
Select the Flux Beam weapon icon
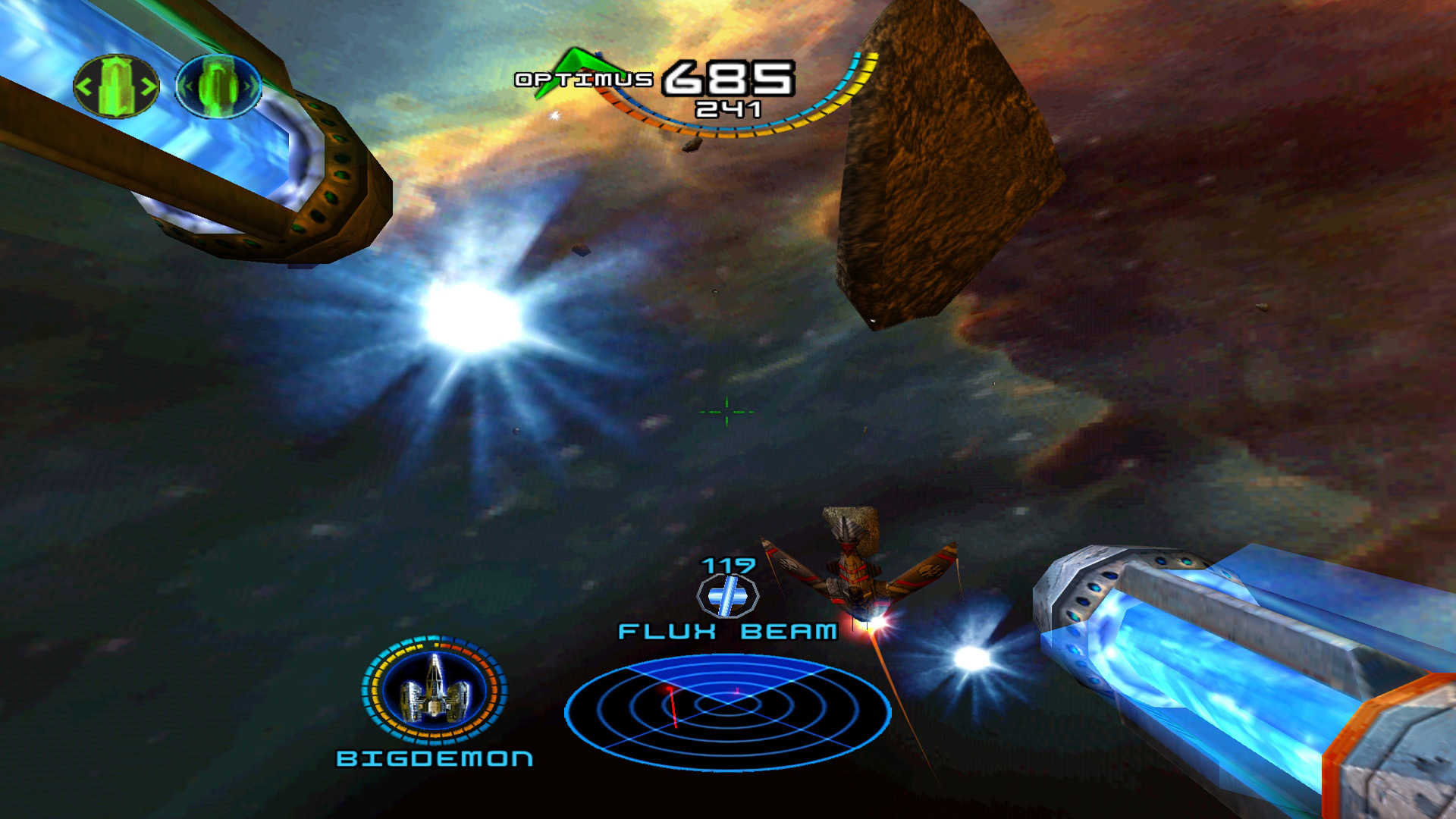tap(727, 595)
